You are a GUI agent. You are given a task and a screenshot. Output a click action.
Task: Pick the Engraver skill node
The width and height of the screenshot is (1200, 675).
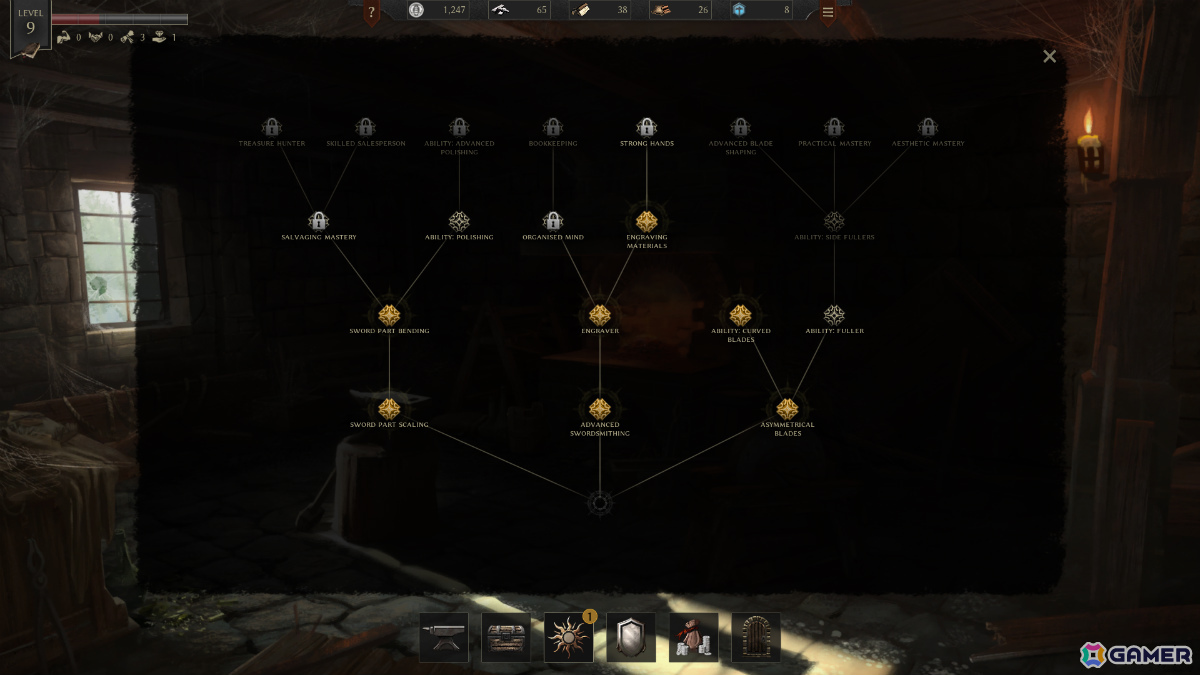(599, 315)
